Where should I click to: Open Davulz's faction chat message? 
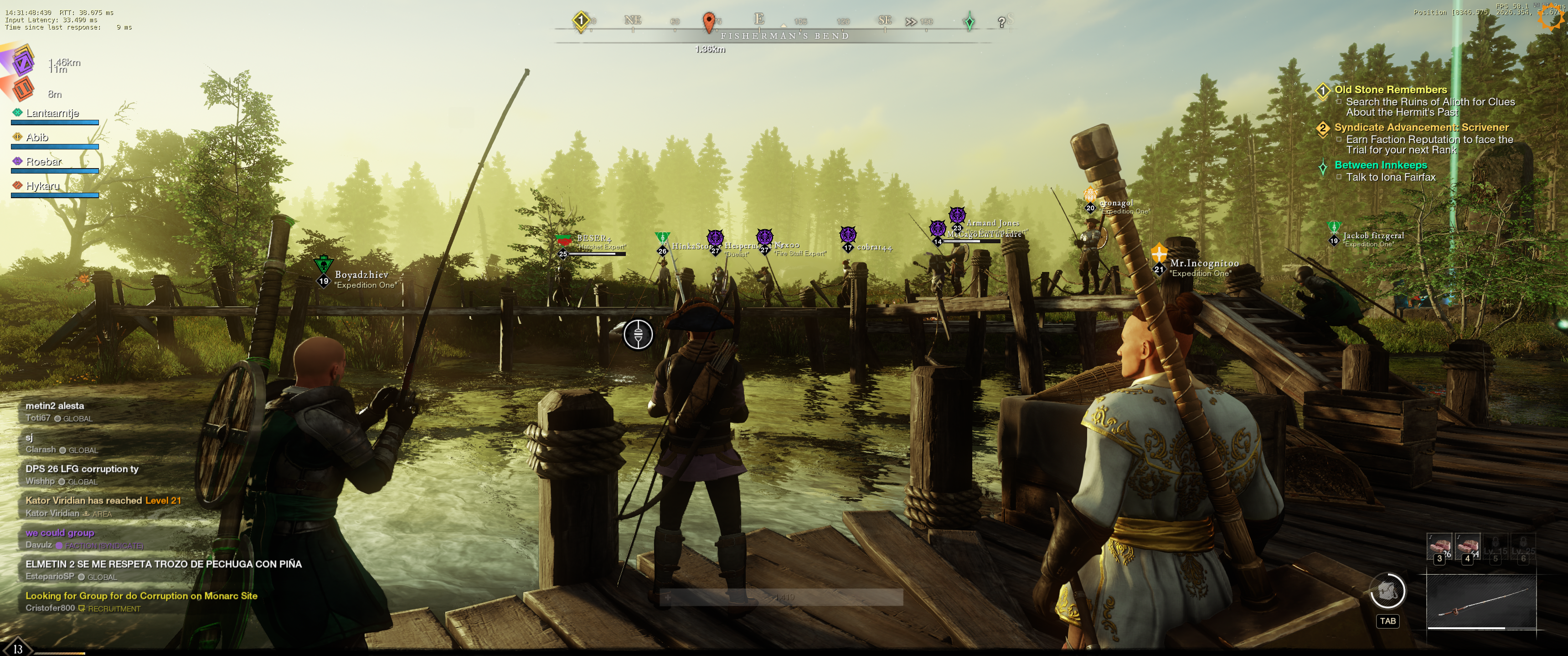[60, 533]
